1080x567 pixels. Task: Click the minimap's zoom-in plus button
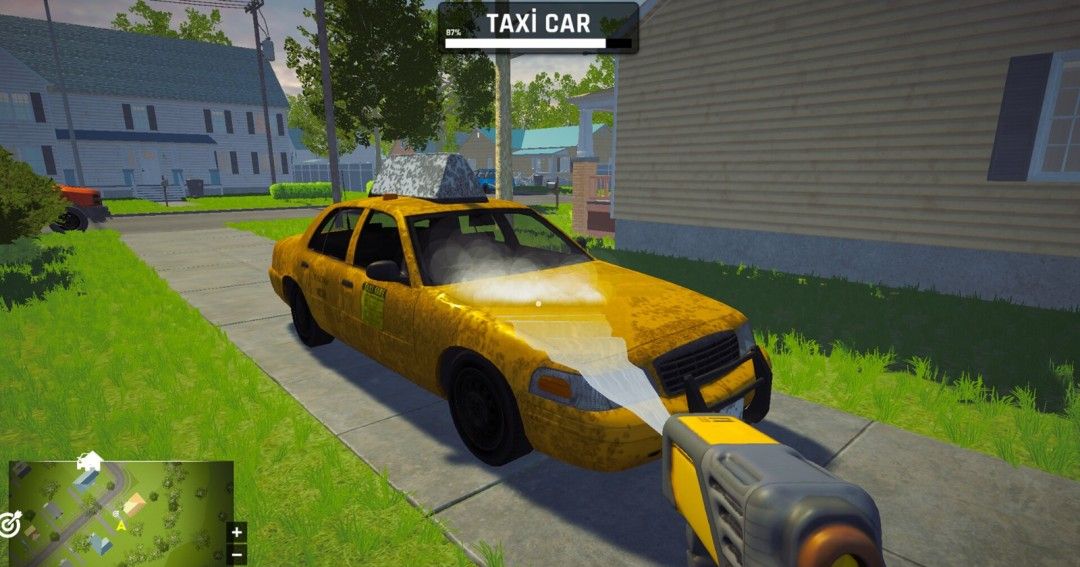pos(237,532)
